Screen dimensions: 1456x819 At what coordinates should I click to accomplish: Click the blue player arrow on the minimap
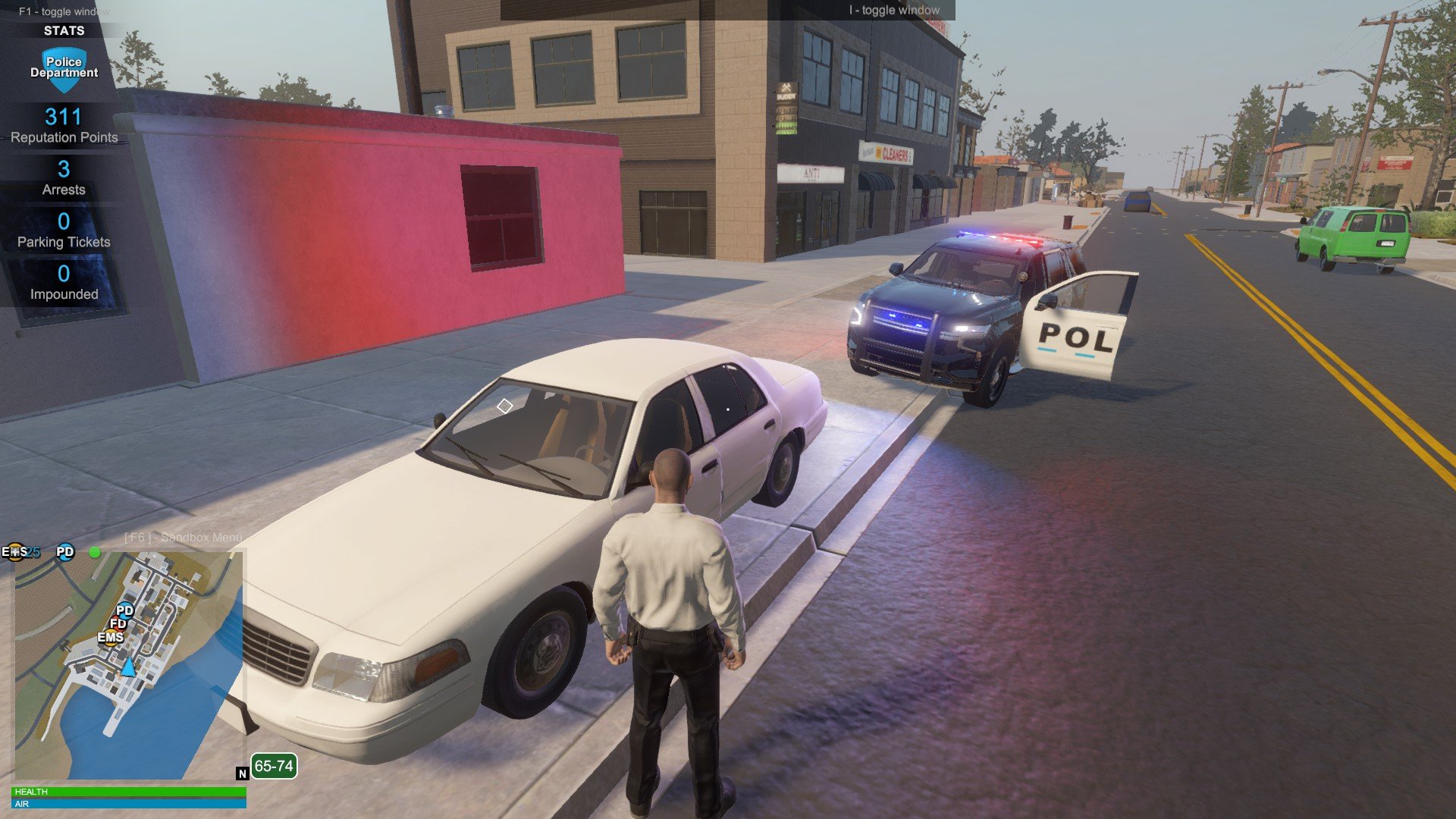click(x=128, y=667)
